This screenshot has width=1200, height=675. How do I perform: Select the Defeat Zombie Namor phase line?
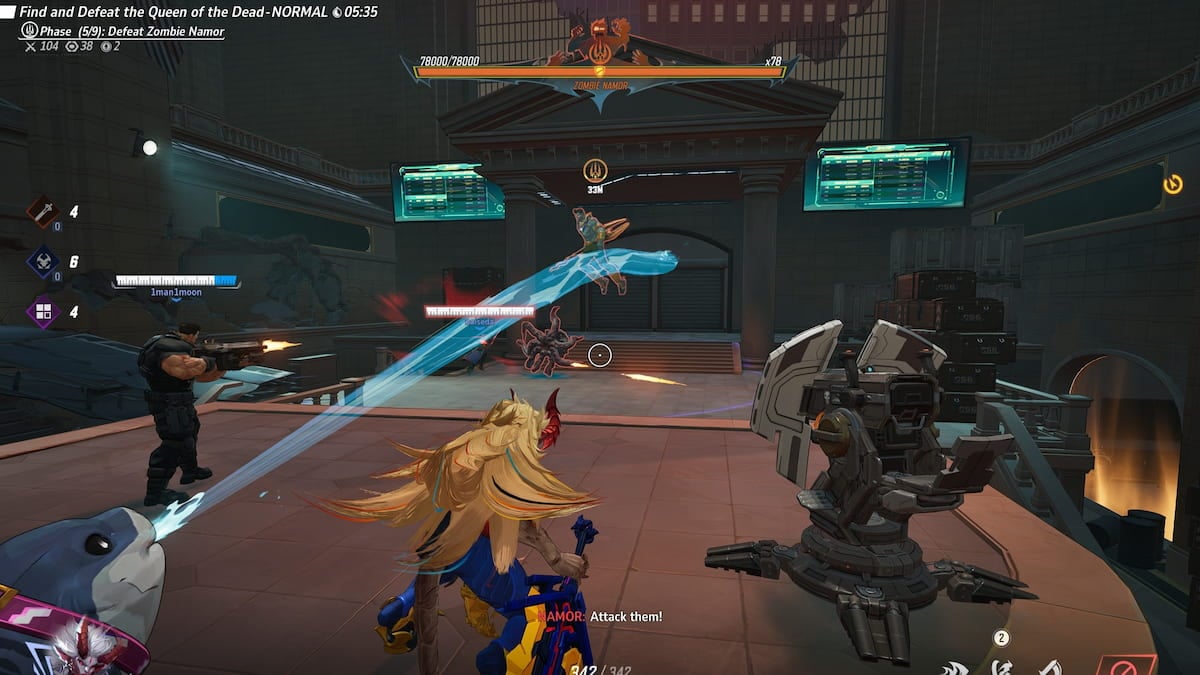[x=130, y=31]
